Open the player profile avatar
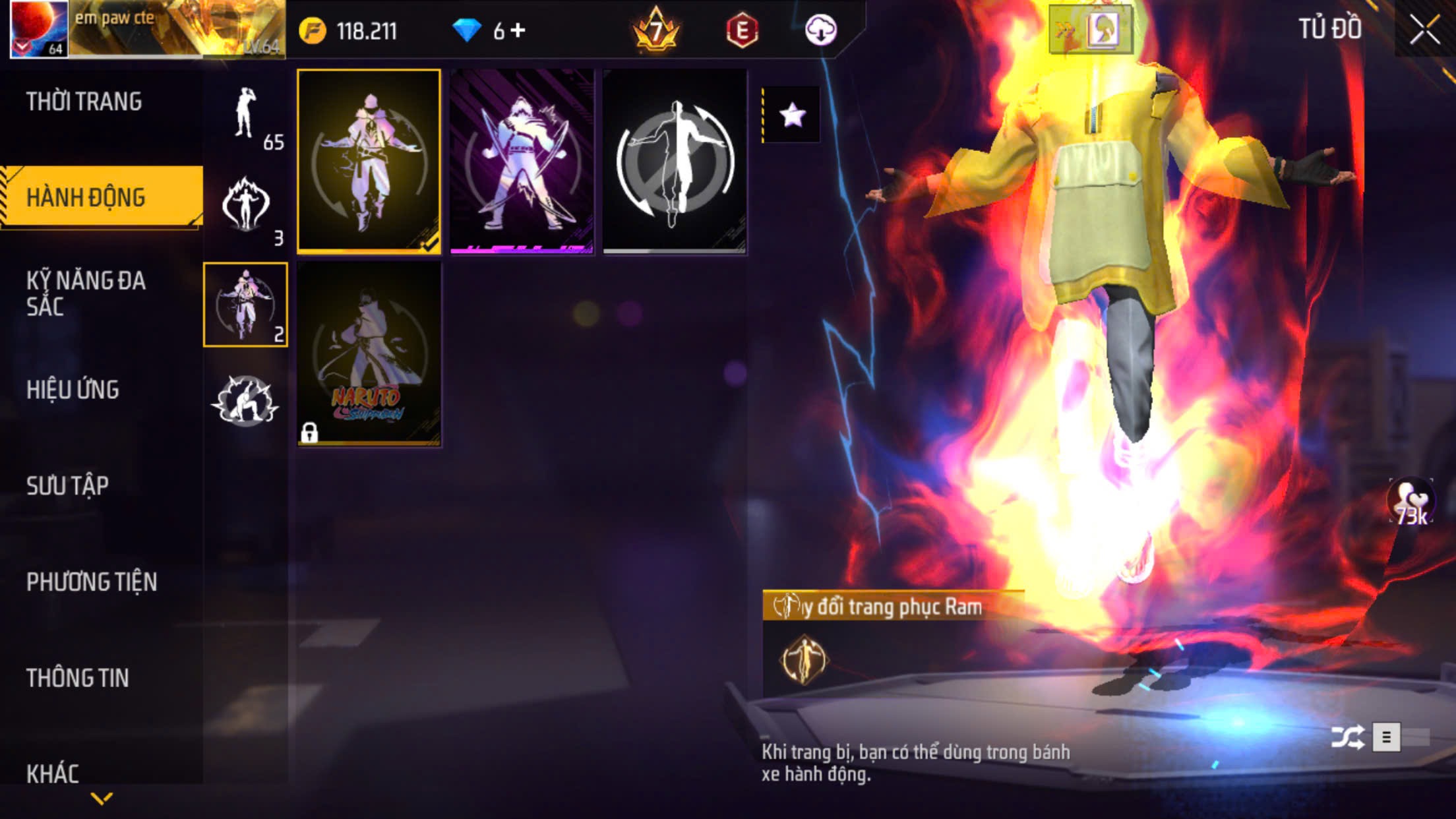The image size is (1456, 819). (39, 29)
